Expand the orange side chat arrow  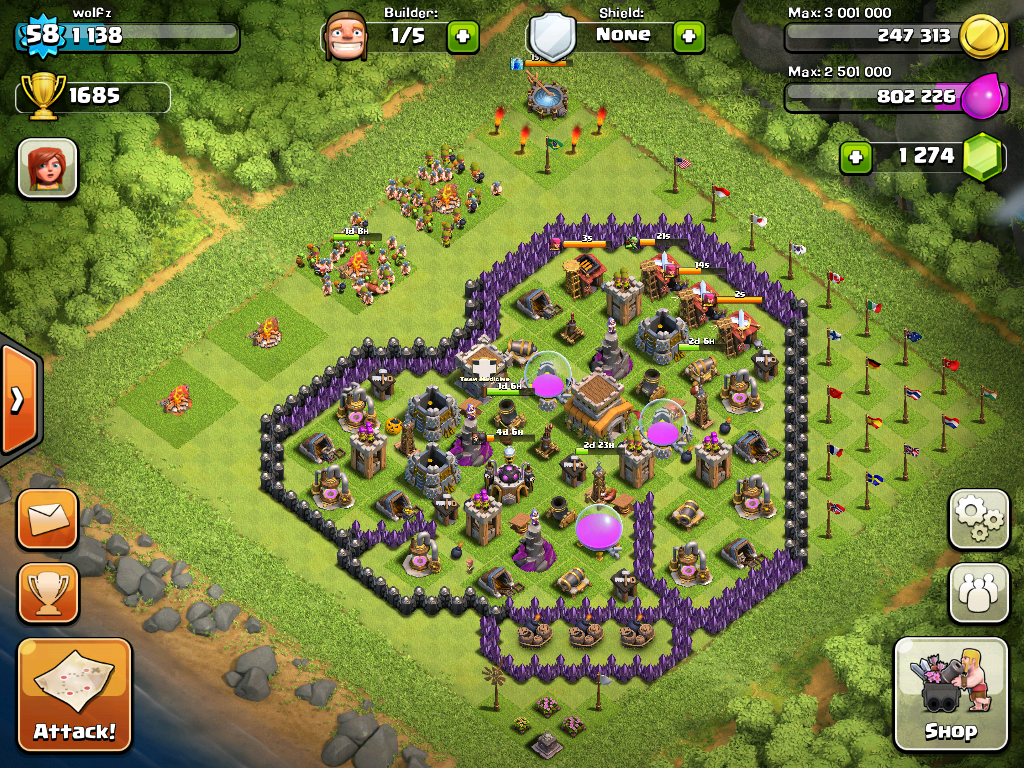(x=17, y=399)
